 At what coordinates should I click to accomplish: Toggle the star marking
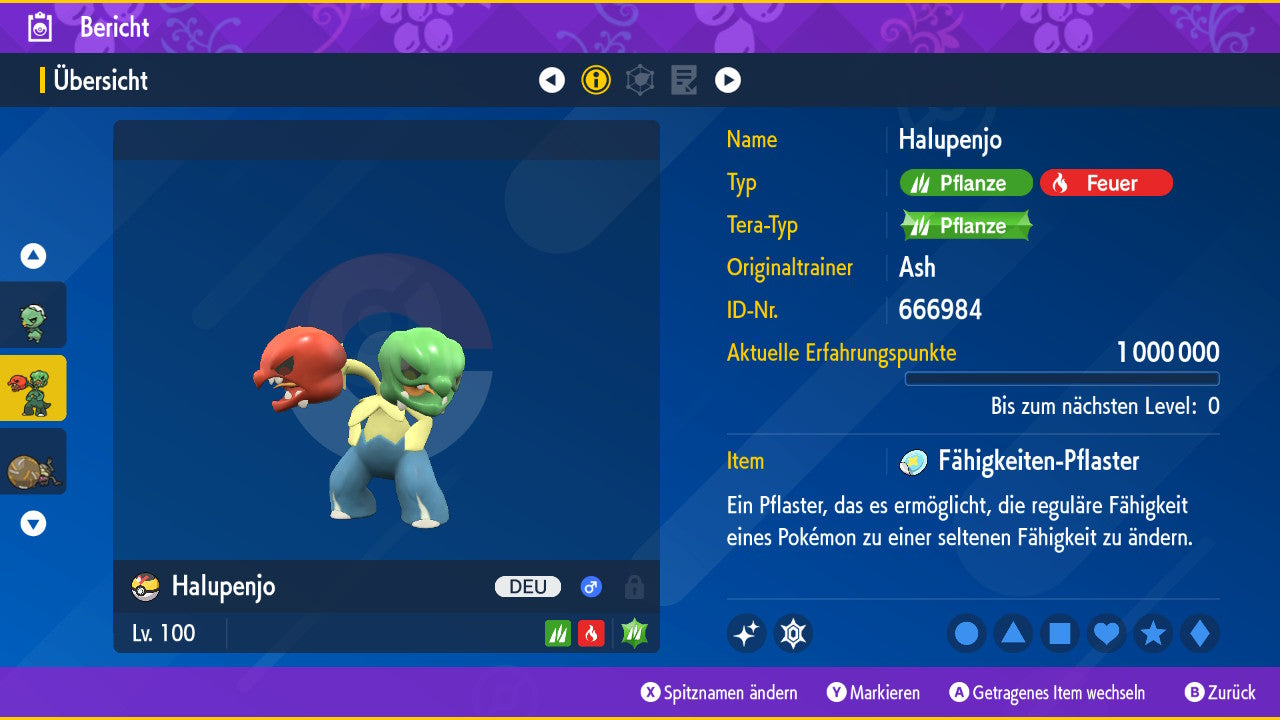(x=1153, y=634)
